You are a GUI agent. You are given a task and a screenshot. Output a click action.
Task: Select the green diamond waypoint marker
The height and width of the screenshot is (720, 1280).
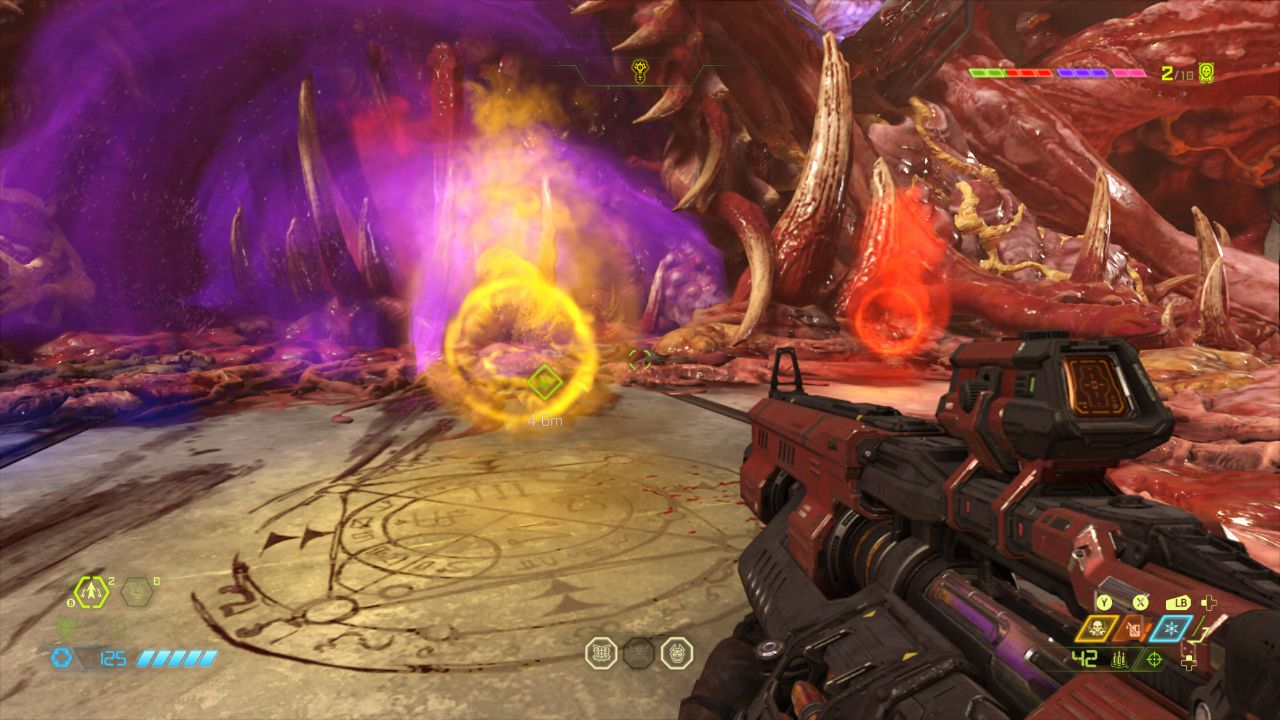pyautogui.click(x=543, y=381)
